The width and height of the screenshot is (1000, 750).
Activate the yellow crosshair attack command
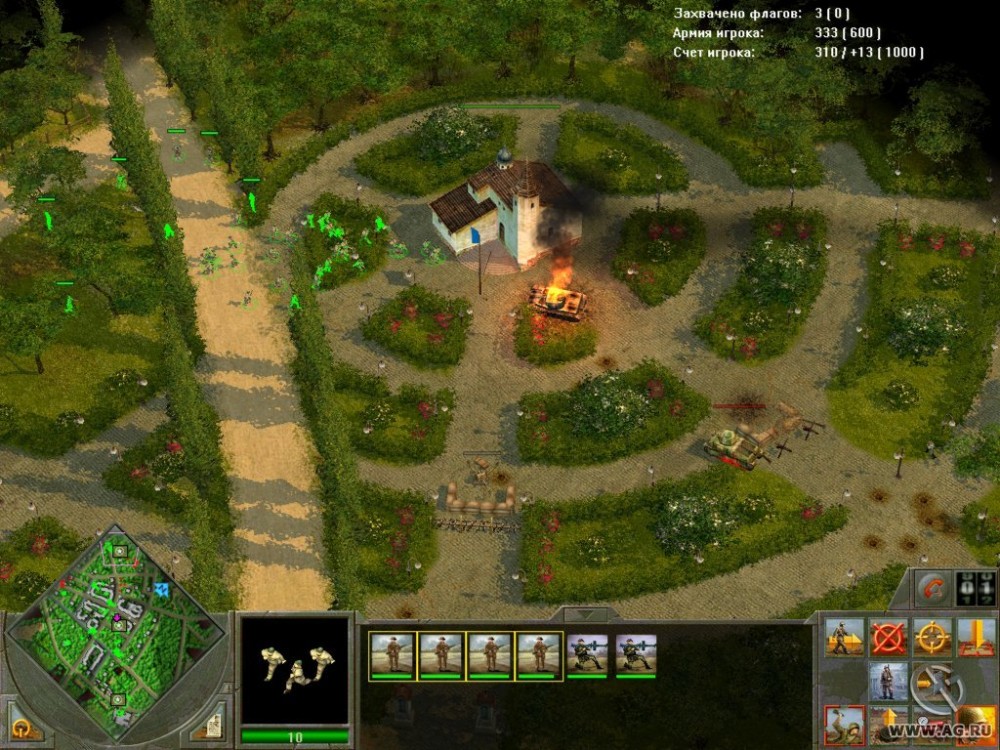coord(932,637)
